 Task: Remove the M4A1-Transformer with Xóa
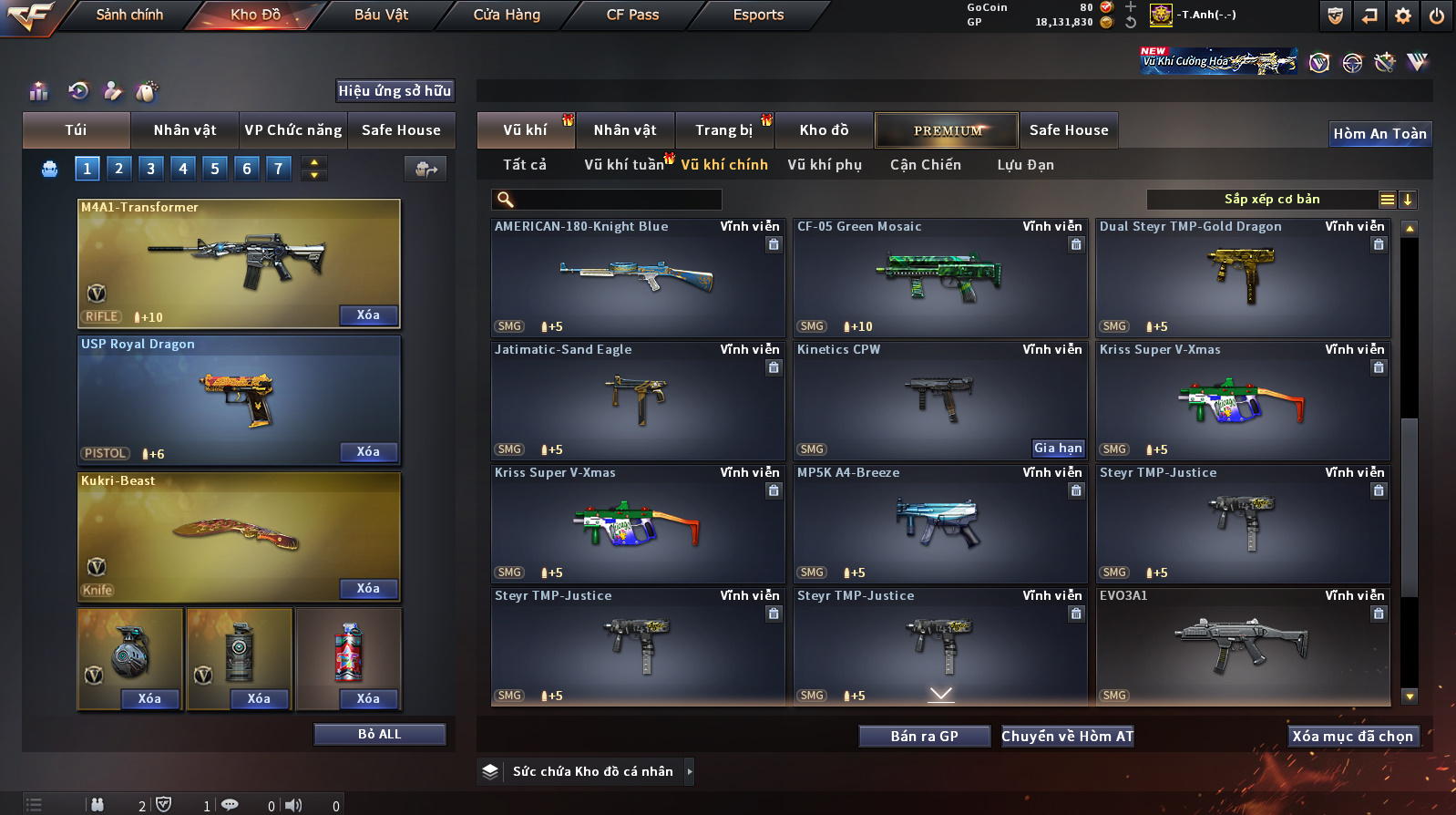coord(368,315)
